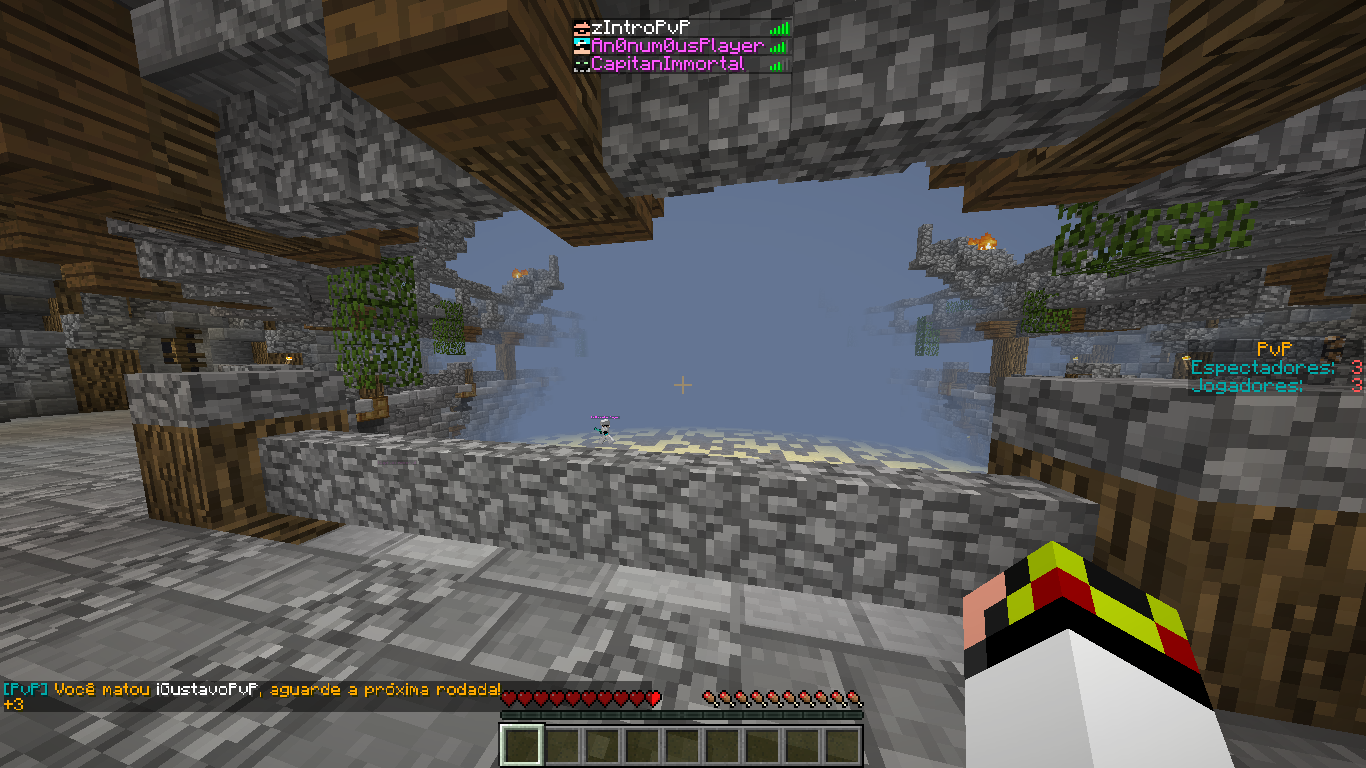Viewport: 1366px width, 768px height.
Task: Click An0num0usPlayer's row in the player list
Action: (x=676, y=46)
